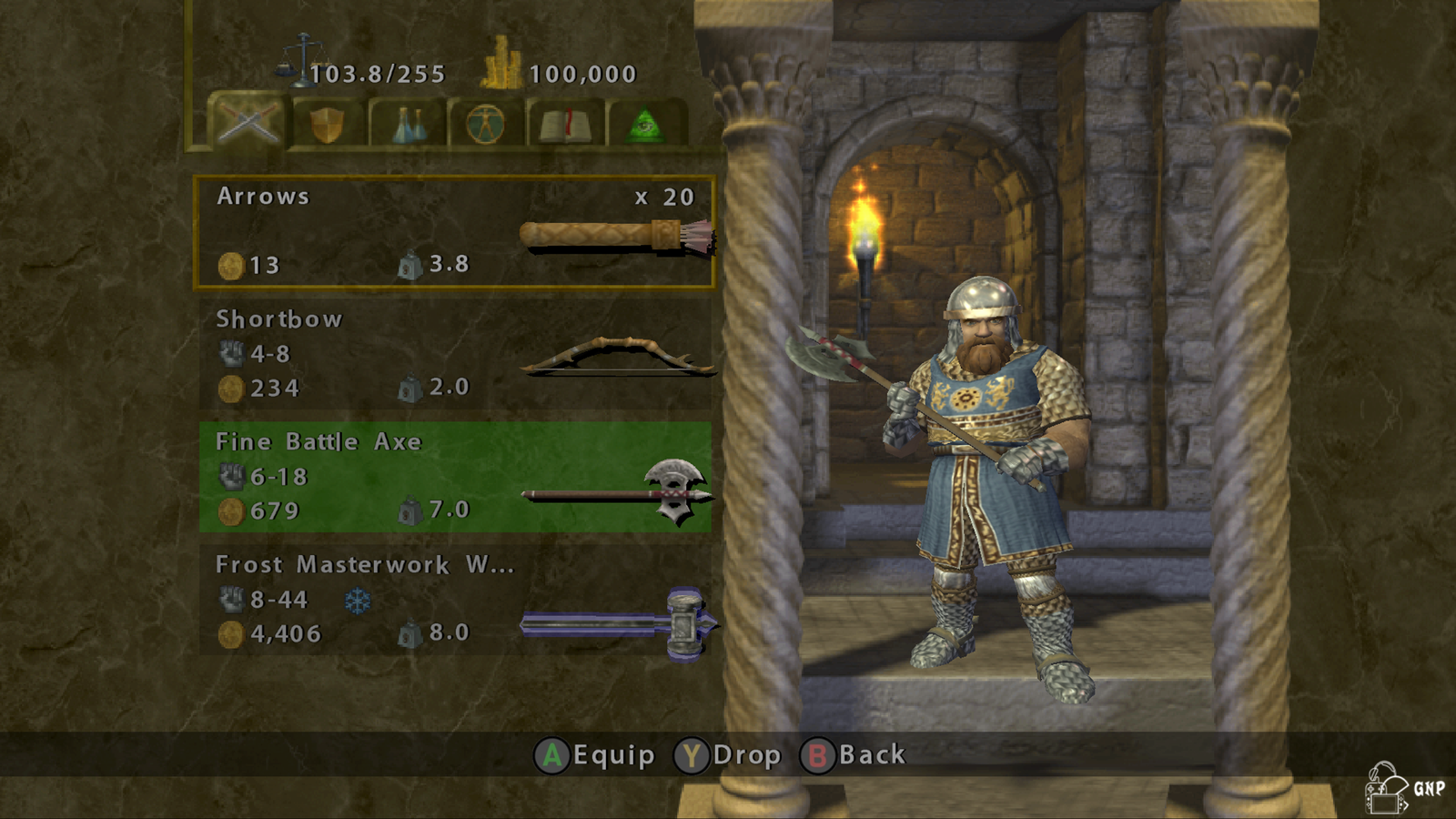1456x819 pixels.
Task: Show the potions flask tab
Action: tap(408, 124)
